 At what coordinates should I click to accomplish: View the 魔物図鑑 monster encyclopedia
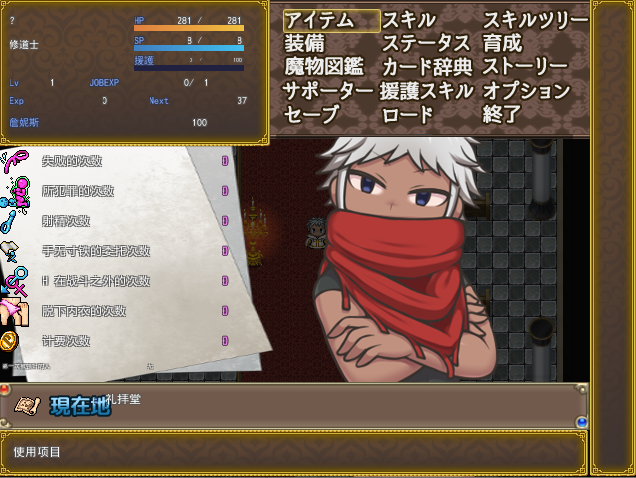(323, 67)
